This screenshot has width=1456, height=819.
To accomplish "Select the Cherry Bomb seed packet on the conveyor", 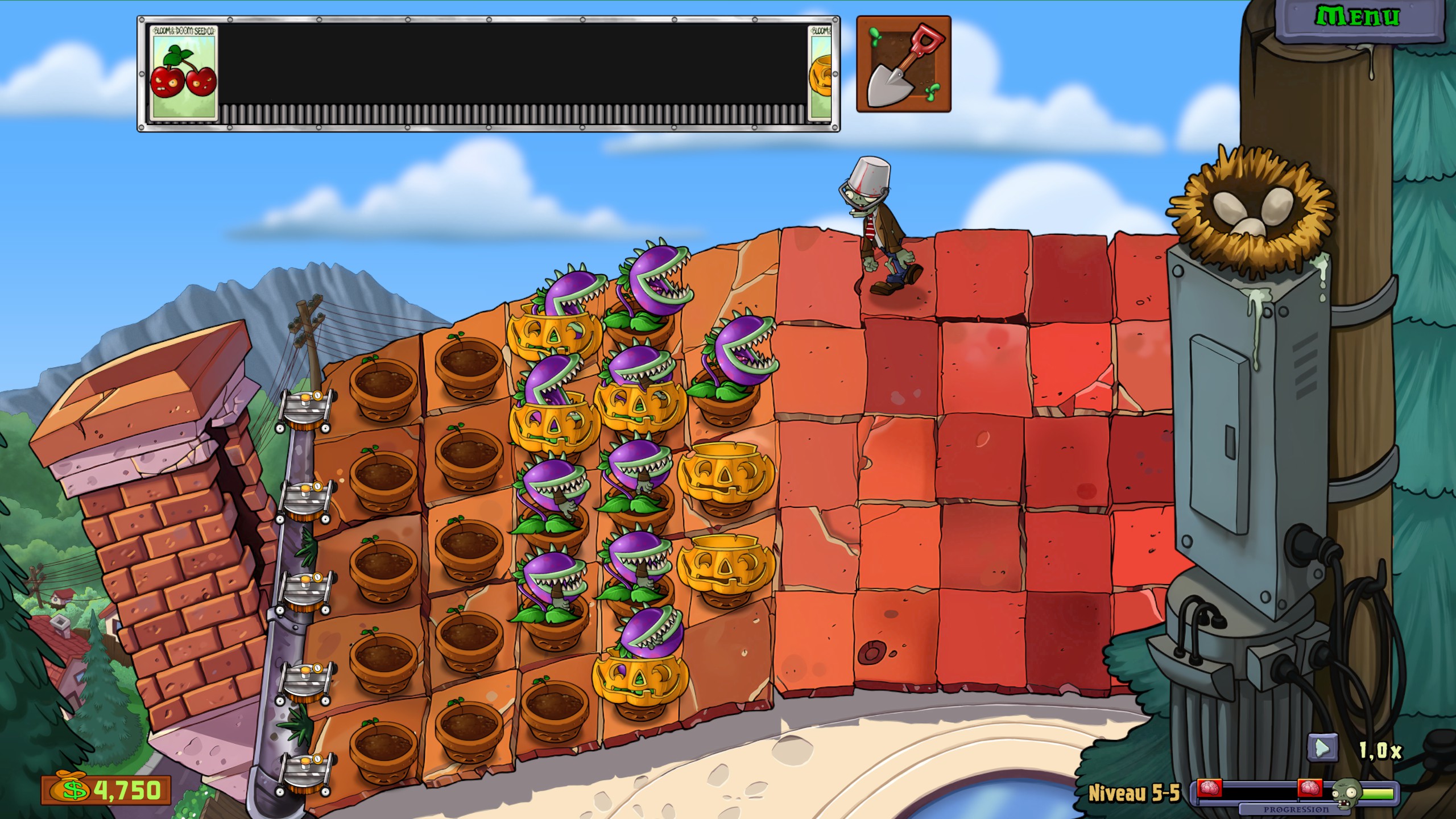I will (x=185, y=74).
